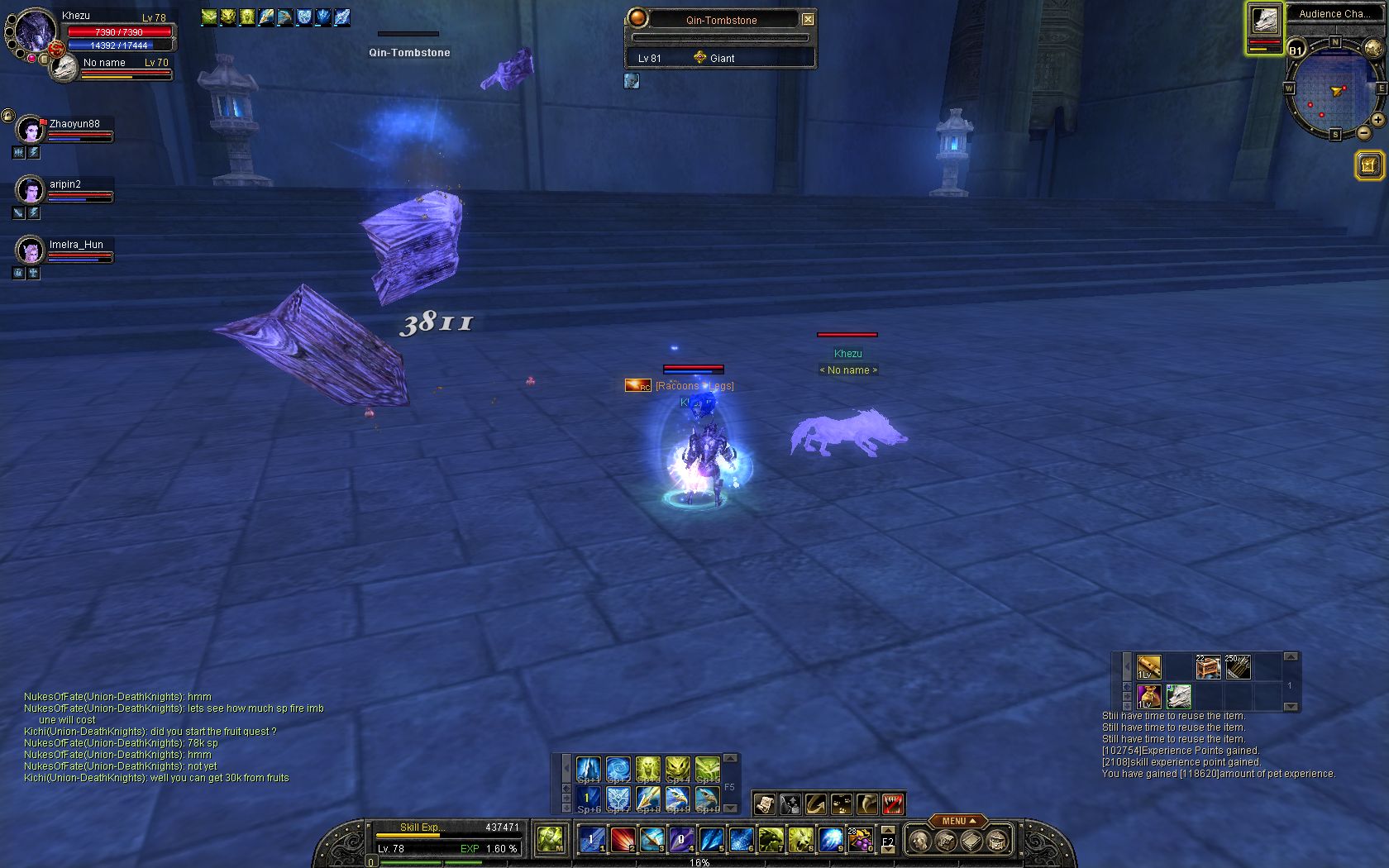Viewport: 1389px width, 868px height.
Task: Select the wolf pet portrait with green border
Action: pyautogui.click(x=1264, y=20)
